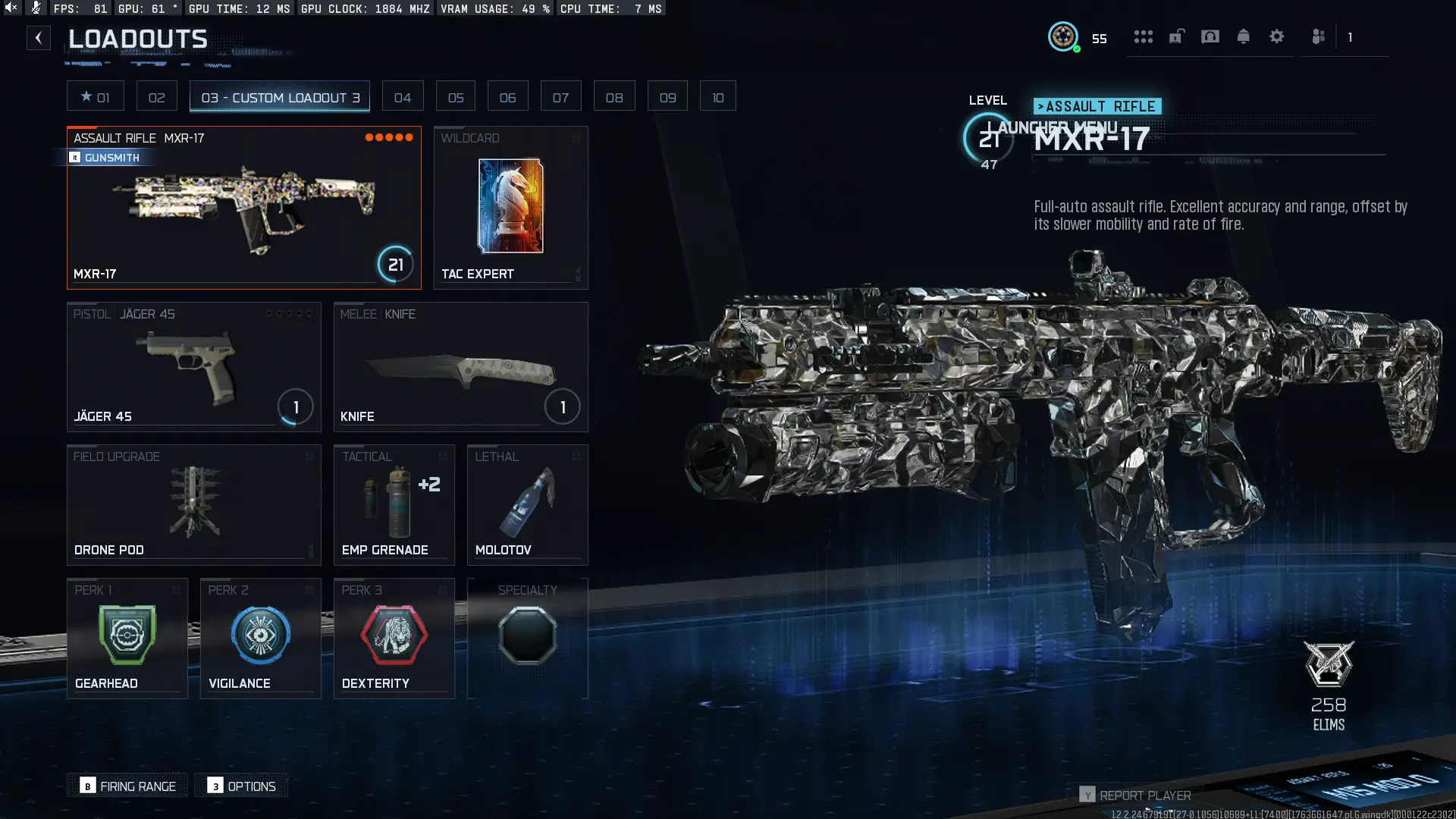Click the unlocked padlock icon
The image size is (1456, 819).
point(1177,36)
